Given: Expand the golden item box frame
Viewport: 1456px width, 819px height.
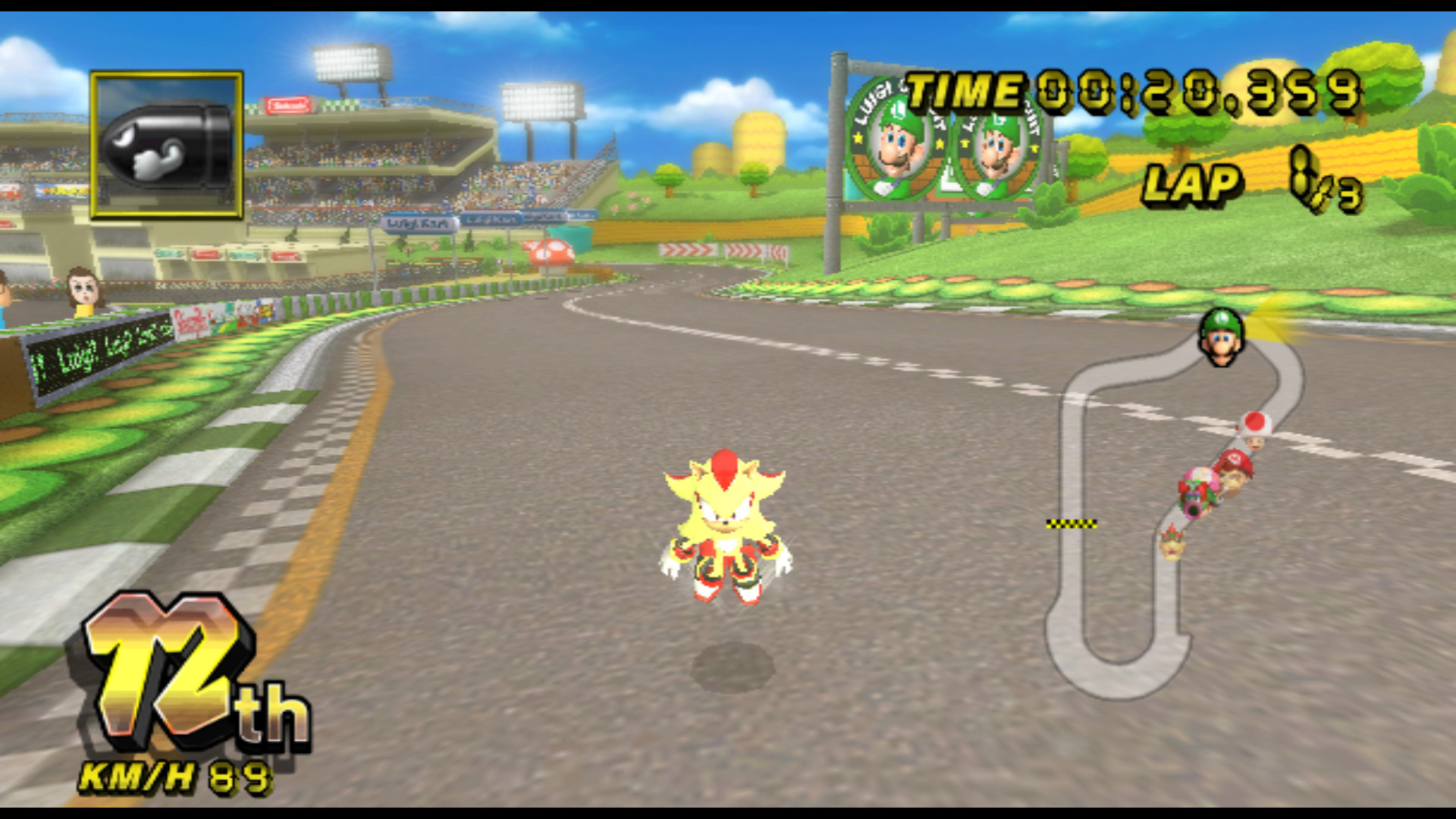Looking at the screenshot, I should click(165, 144).
